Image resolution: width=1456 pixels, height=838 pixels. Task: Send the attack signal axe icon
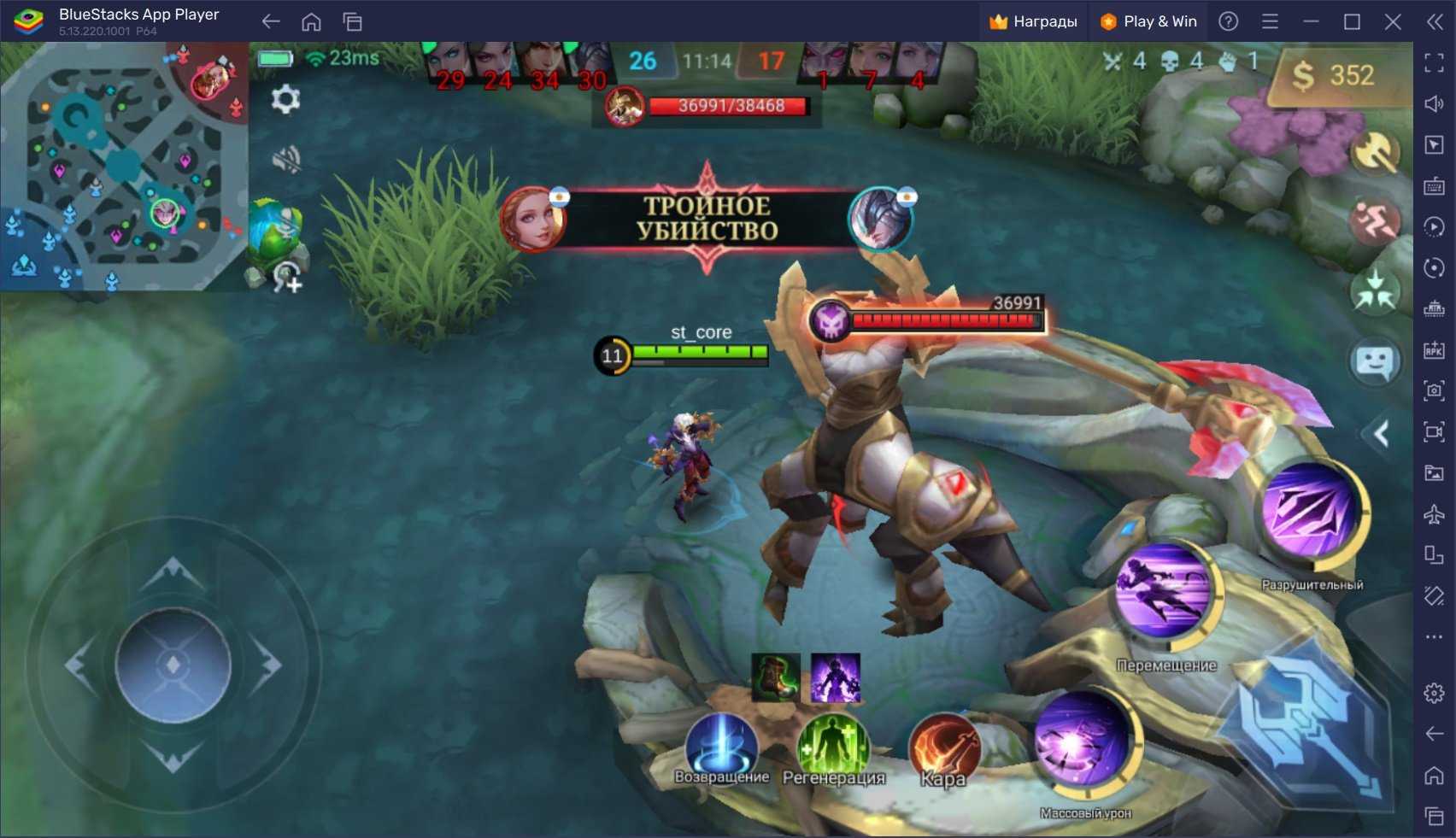point(1375,154)
